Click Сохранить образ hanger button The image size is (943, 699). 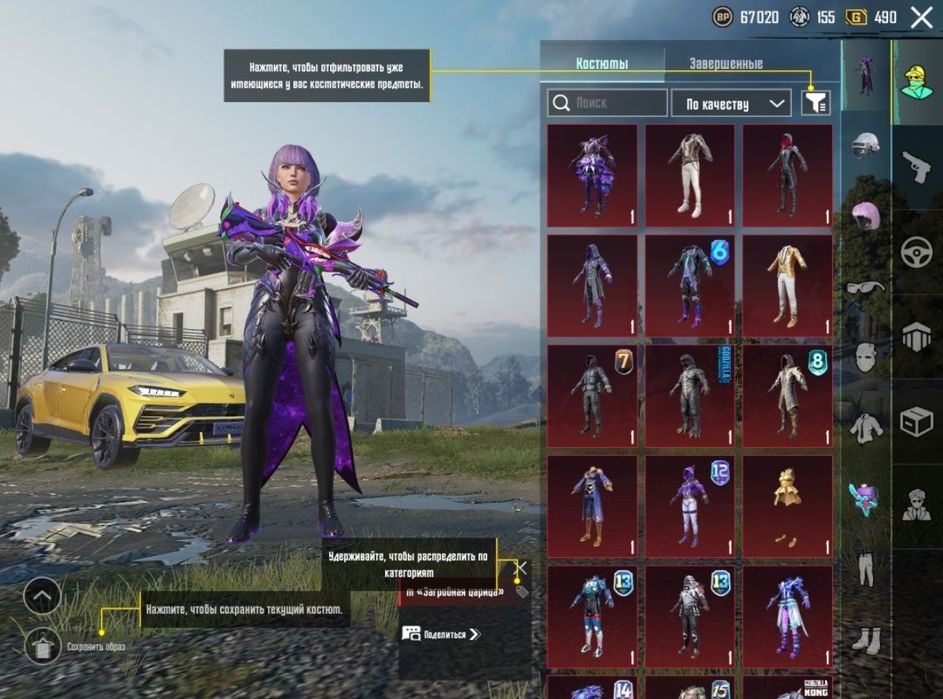pos(42,646)
